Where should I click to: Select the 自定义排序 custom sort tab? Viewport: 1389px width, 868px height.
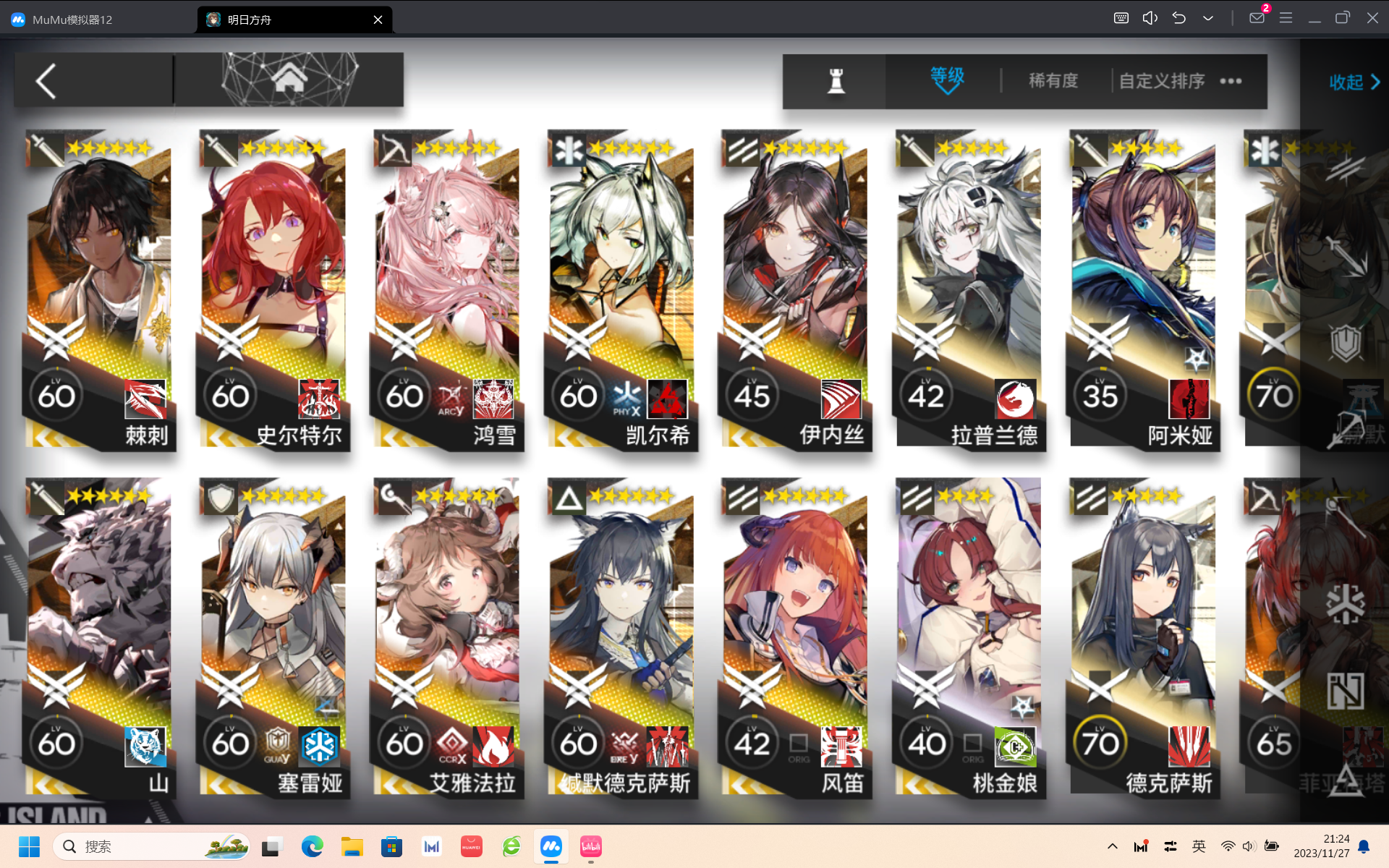tap(1160, 81)
